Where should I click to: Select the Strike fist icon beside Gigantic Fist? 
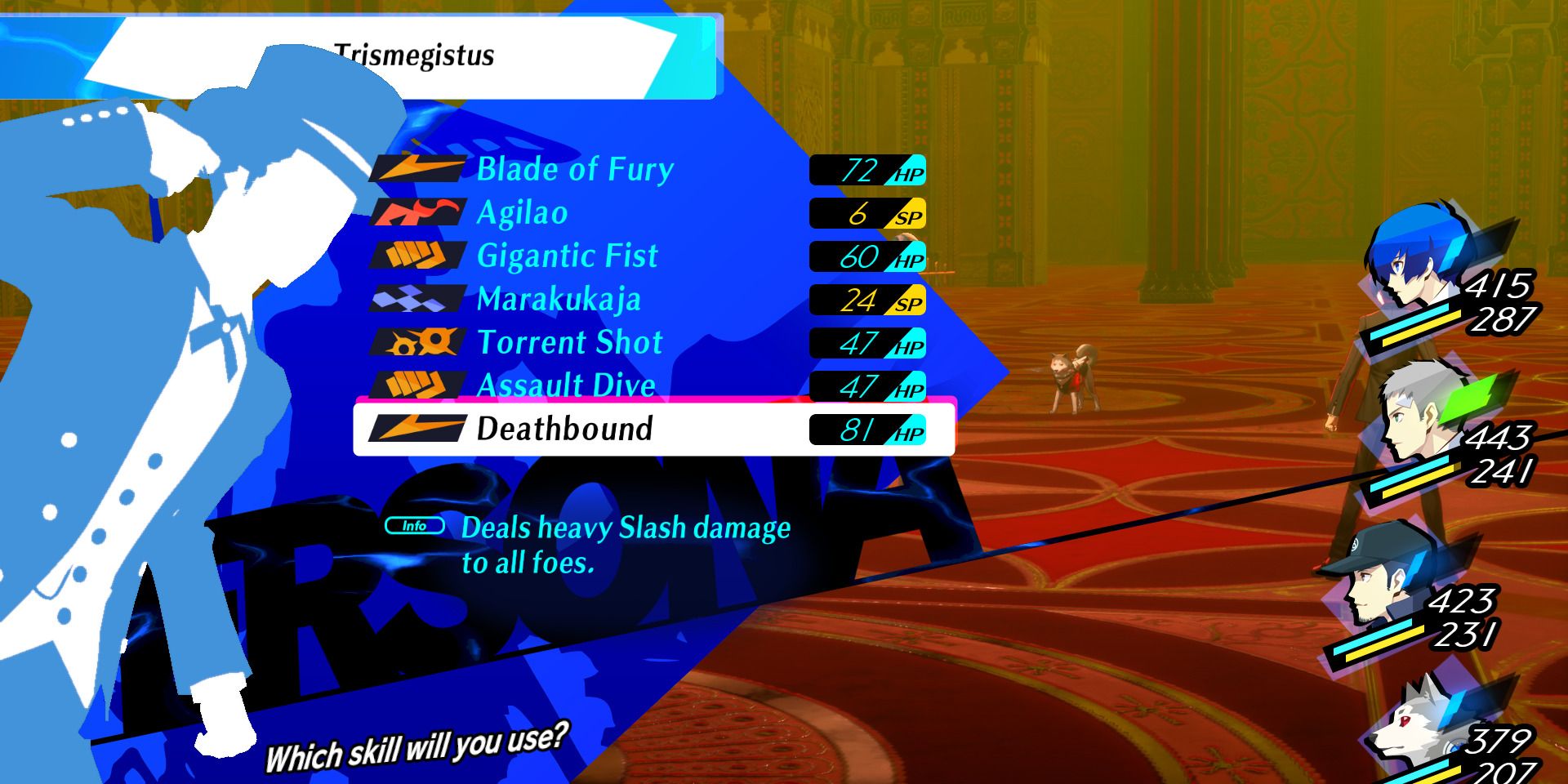coord(415,256)
